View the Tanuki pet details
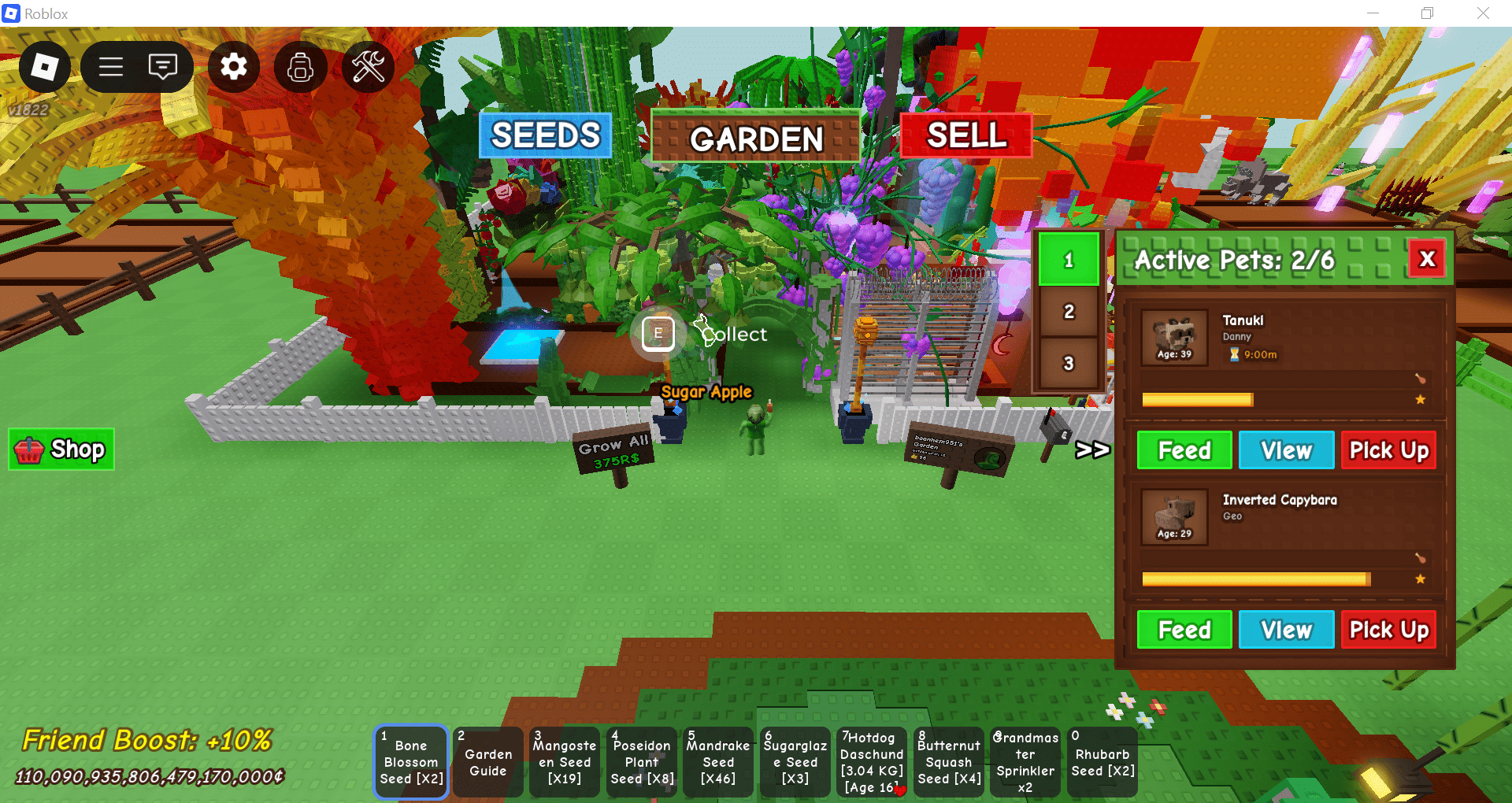Image resolution: width=1512 pixels, height=803 pixels. coord(1286,450)
